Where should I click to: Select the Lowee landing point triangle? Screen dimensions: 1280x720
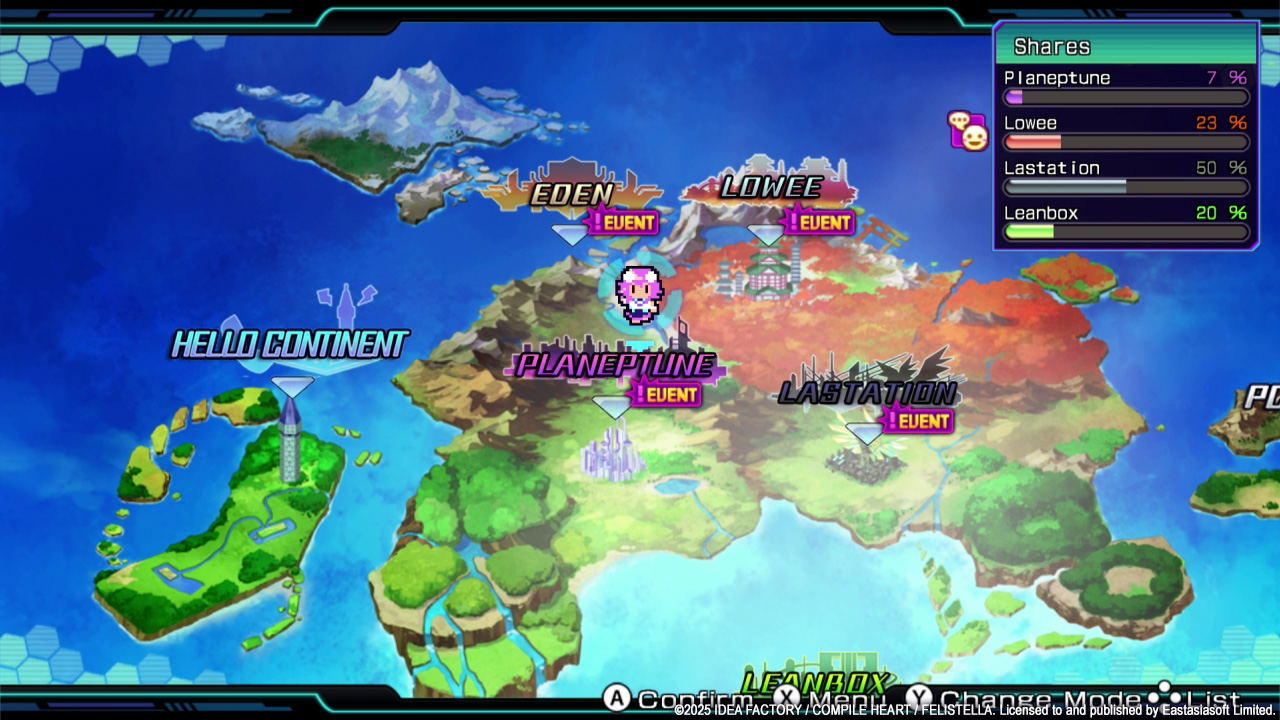click(764, 232)
